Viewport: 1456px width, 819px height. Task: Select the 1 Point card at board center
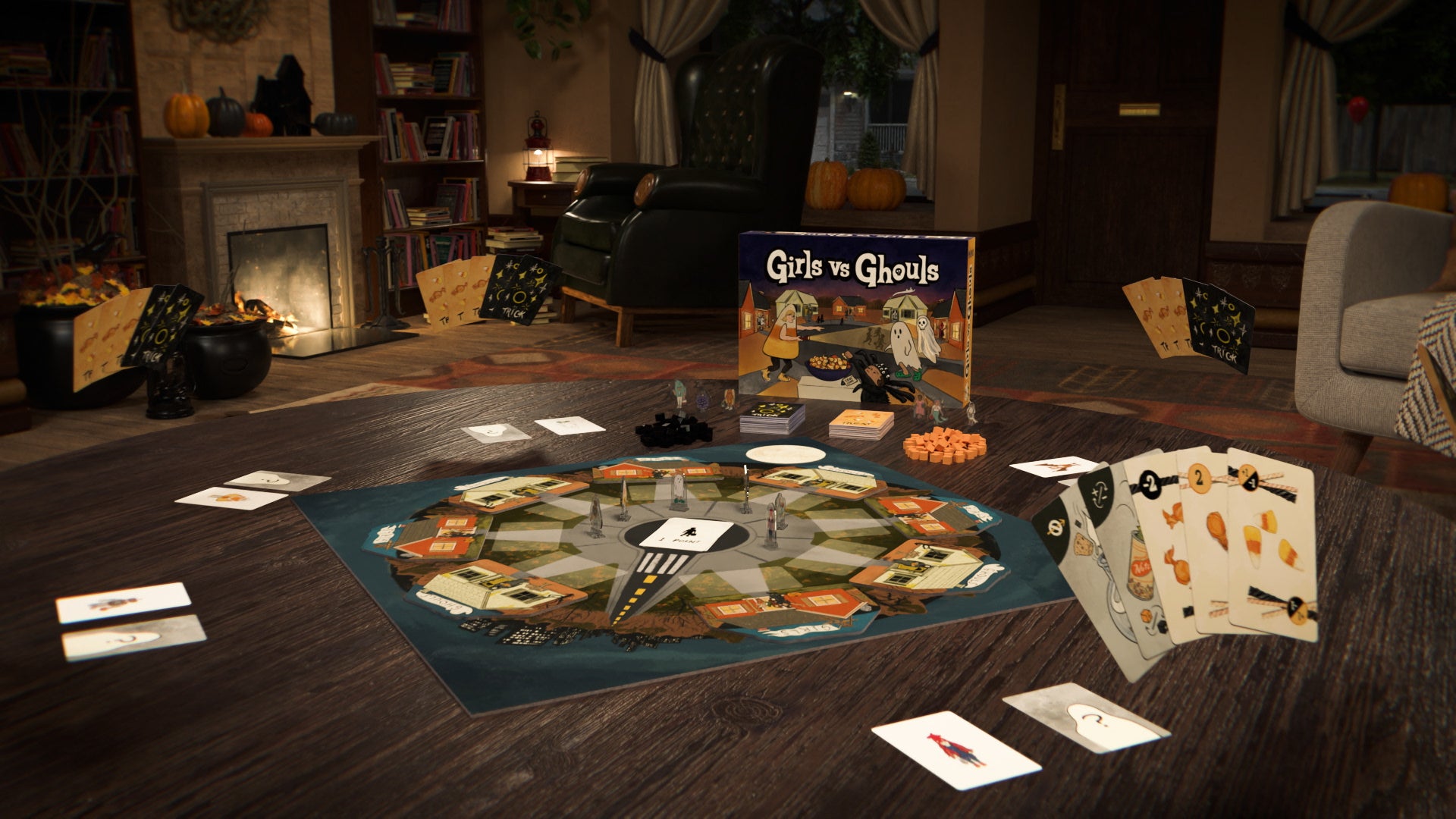[x=688, y=534]
